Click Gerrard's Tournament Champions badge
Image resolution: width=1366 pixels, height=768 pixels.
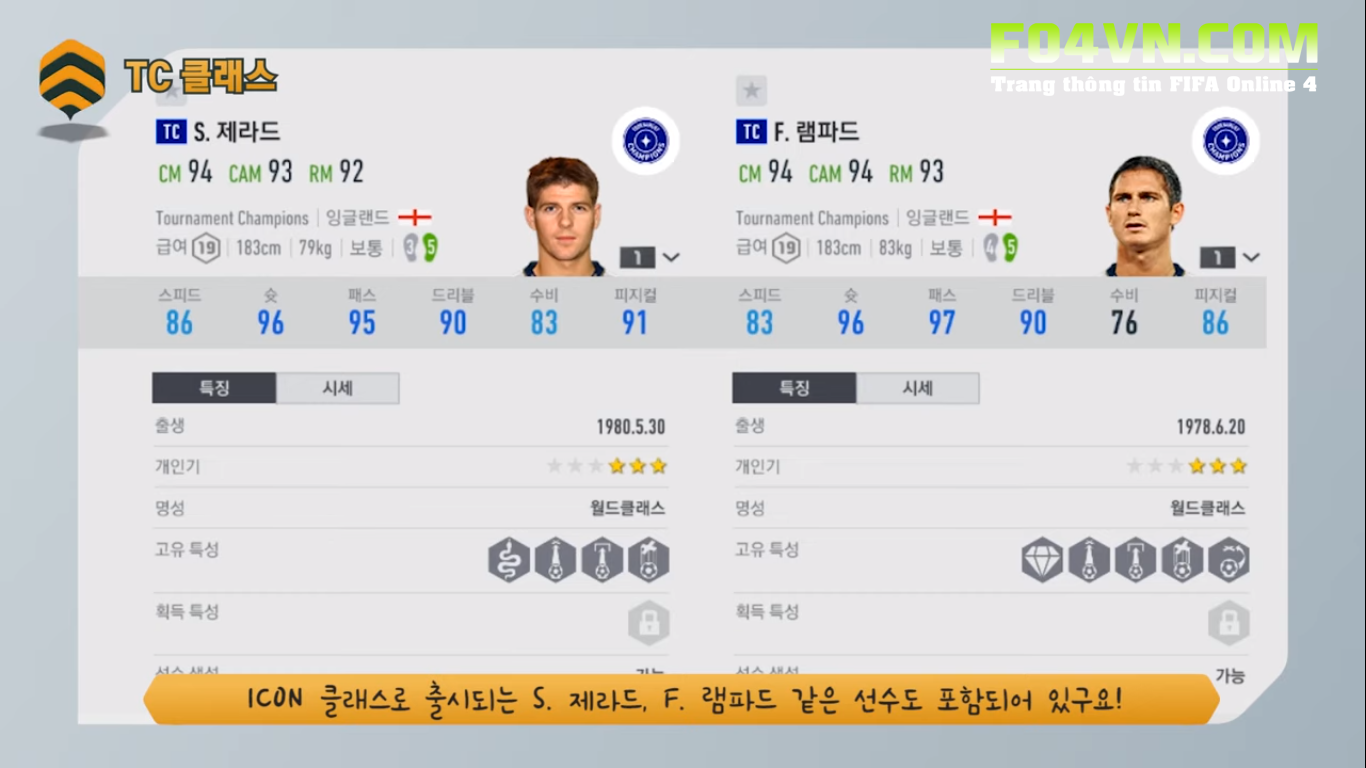[645, 141]
